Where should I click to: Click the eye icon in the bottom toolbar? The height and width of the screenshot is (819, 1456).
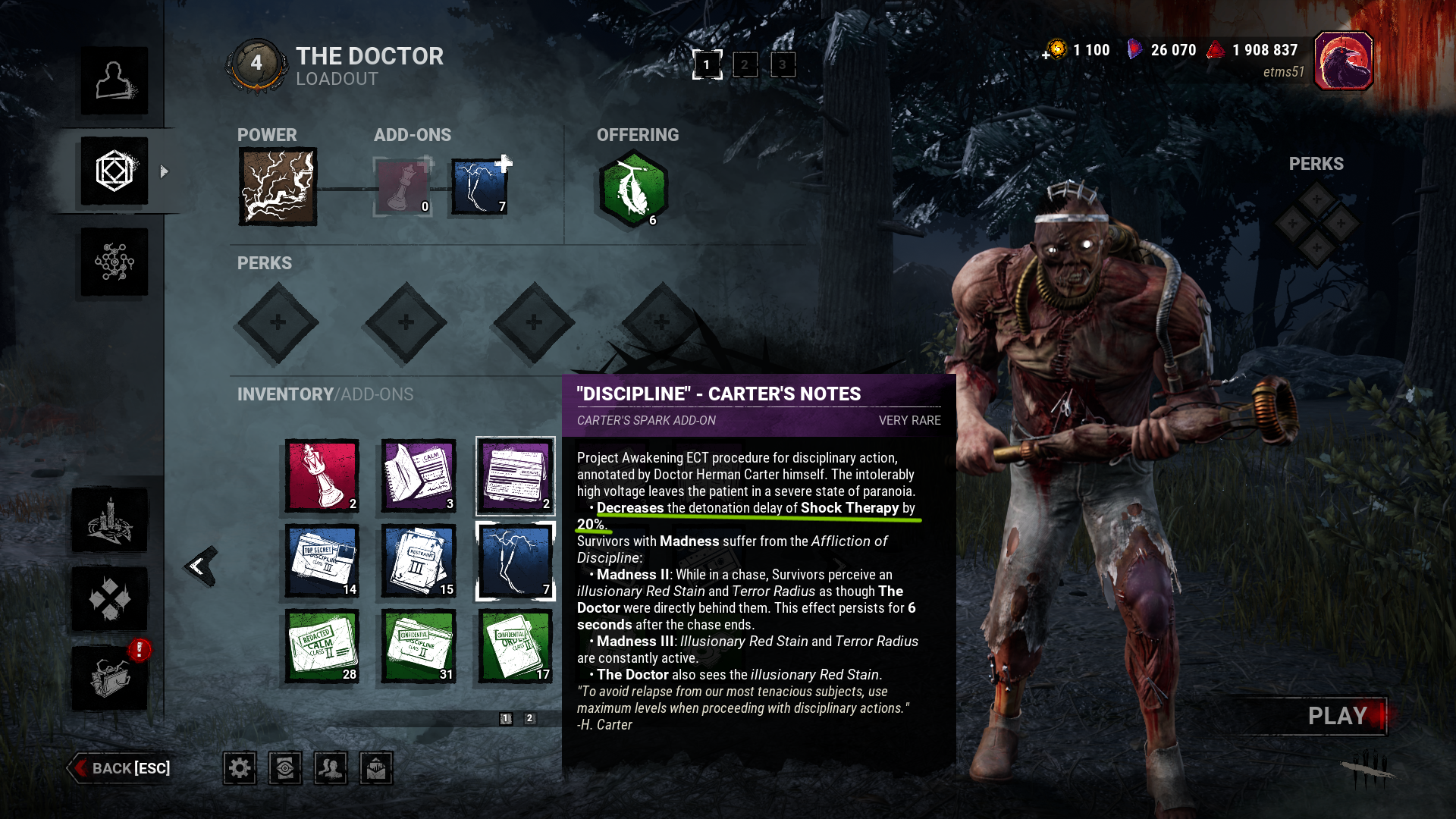click(x=285, y=767)
